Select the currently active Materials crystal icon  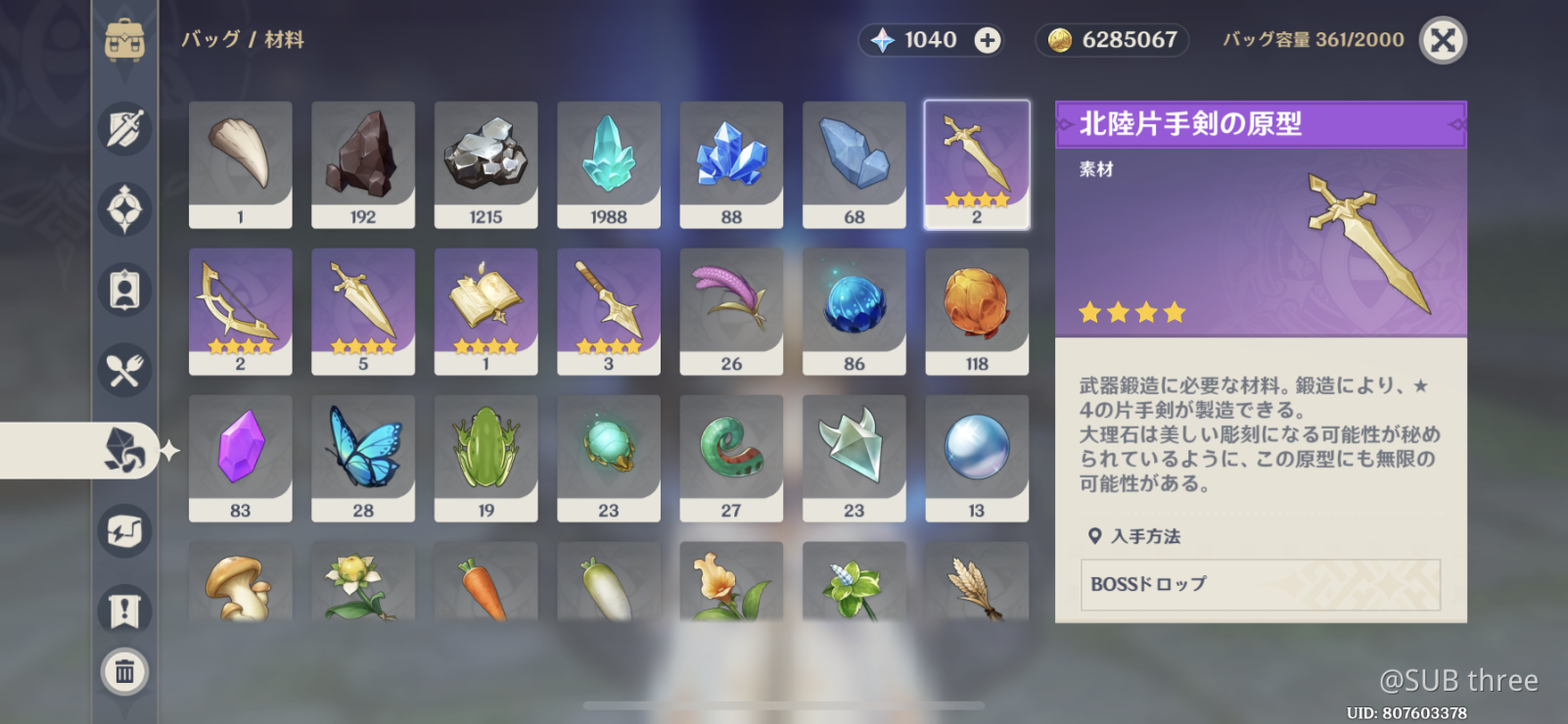125,450
